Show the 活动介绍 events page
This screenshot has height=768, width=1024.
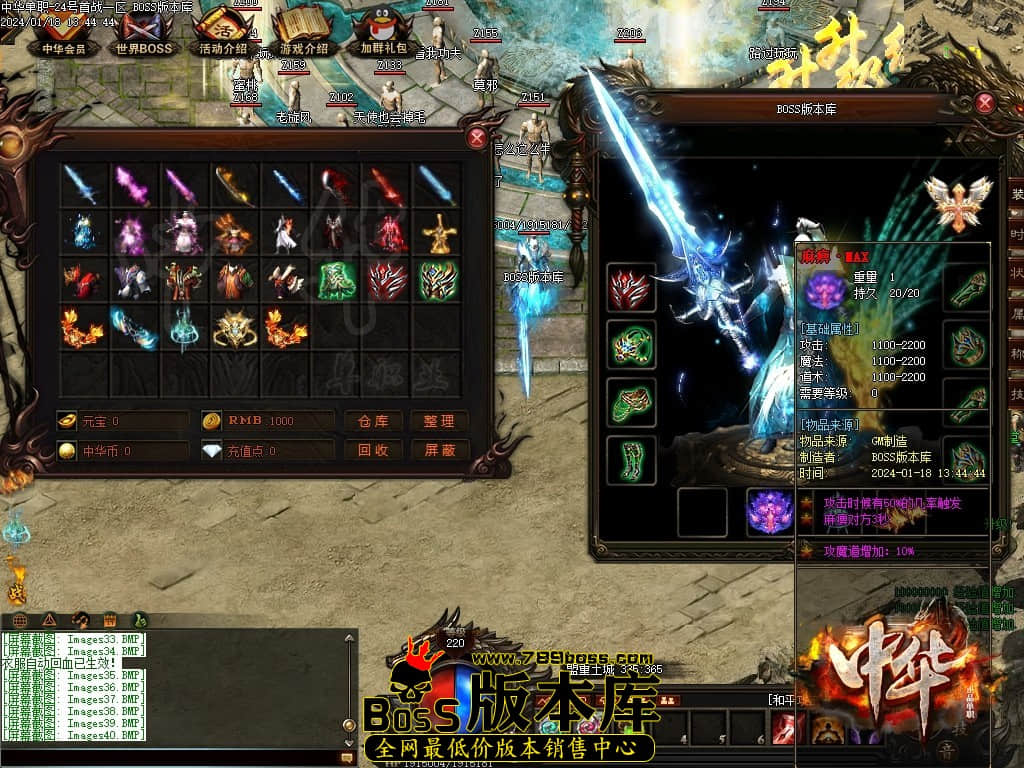223,36
